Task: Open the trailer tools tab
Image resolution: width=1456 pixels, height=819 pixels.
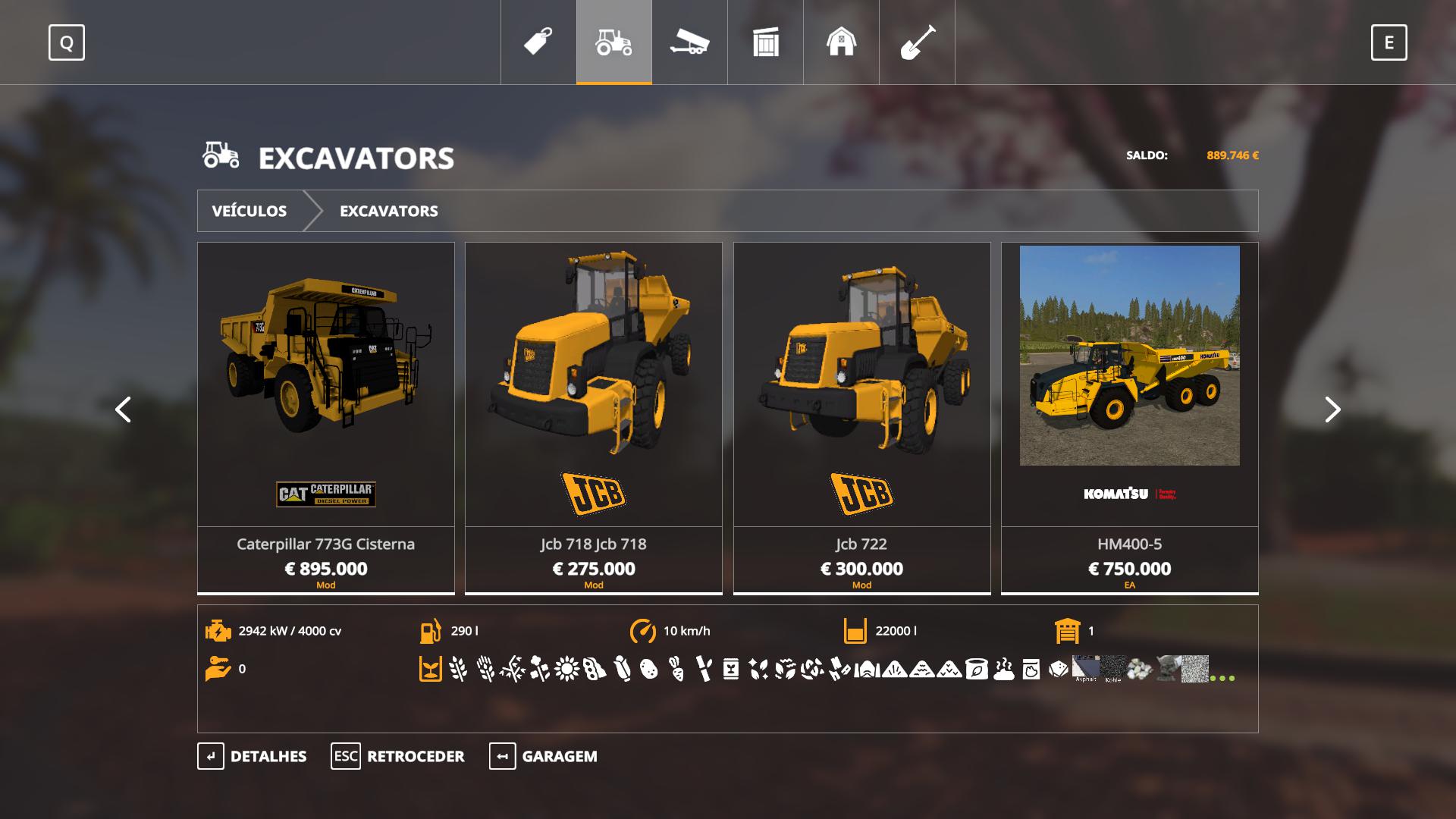Action: pyautogui.click(x=689, y=42)
